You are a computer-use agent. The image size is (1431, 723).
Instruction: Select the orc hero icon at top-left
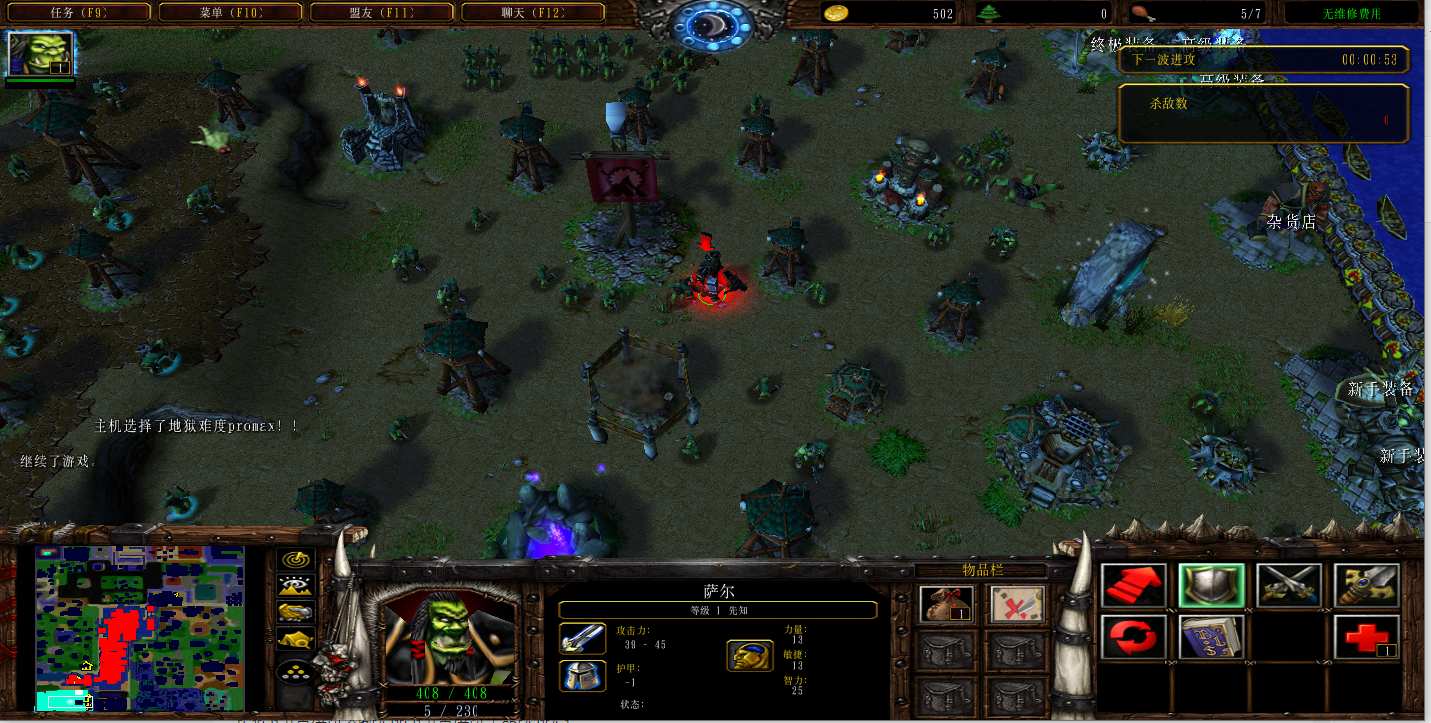point(41,54)
